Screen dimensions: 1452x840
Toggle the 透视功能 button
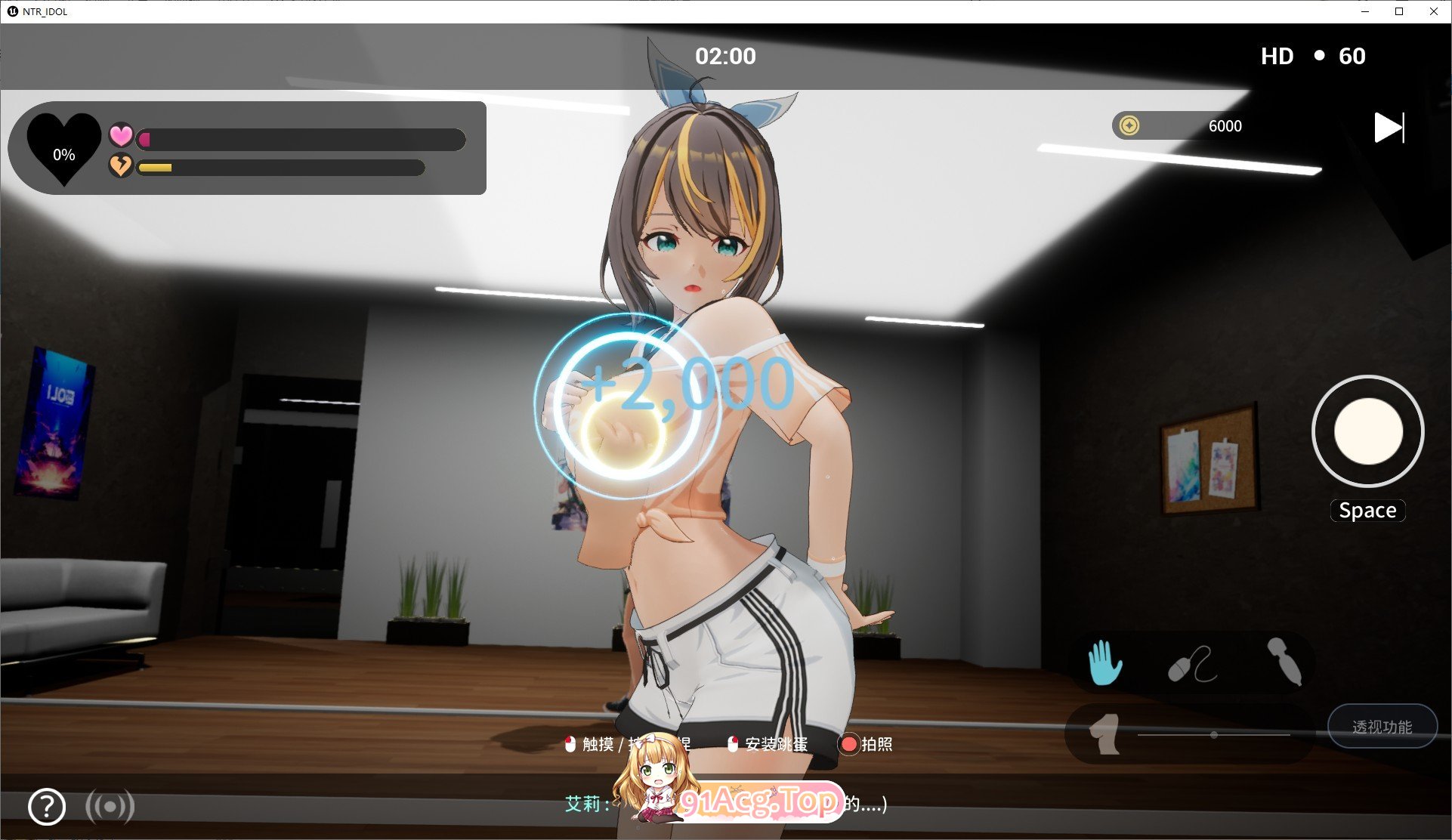tap(1382, 727)
